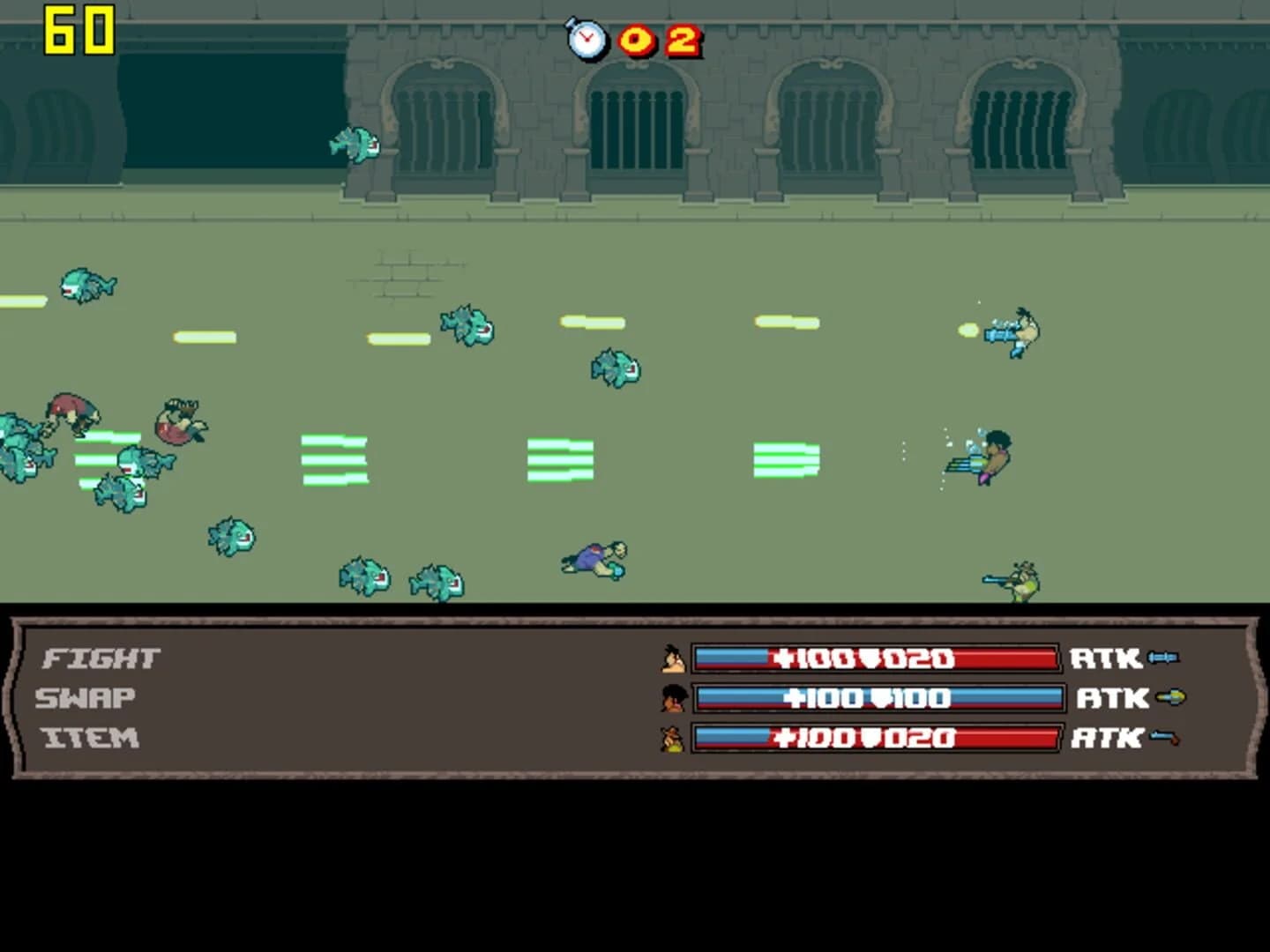Select the afro fighter's portrait
1270x952 pixels.
tap(674, 698)
